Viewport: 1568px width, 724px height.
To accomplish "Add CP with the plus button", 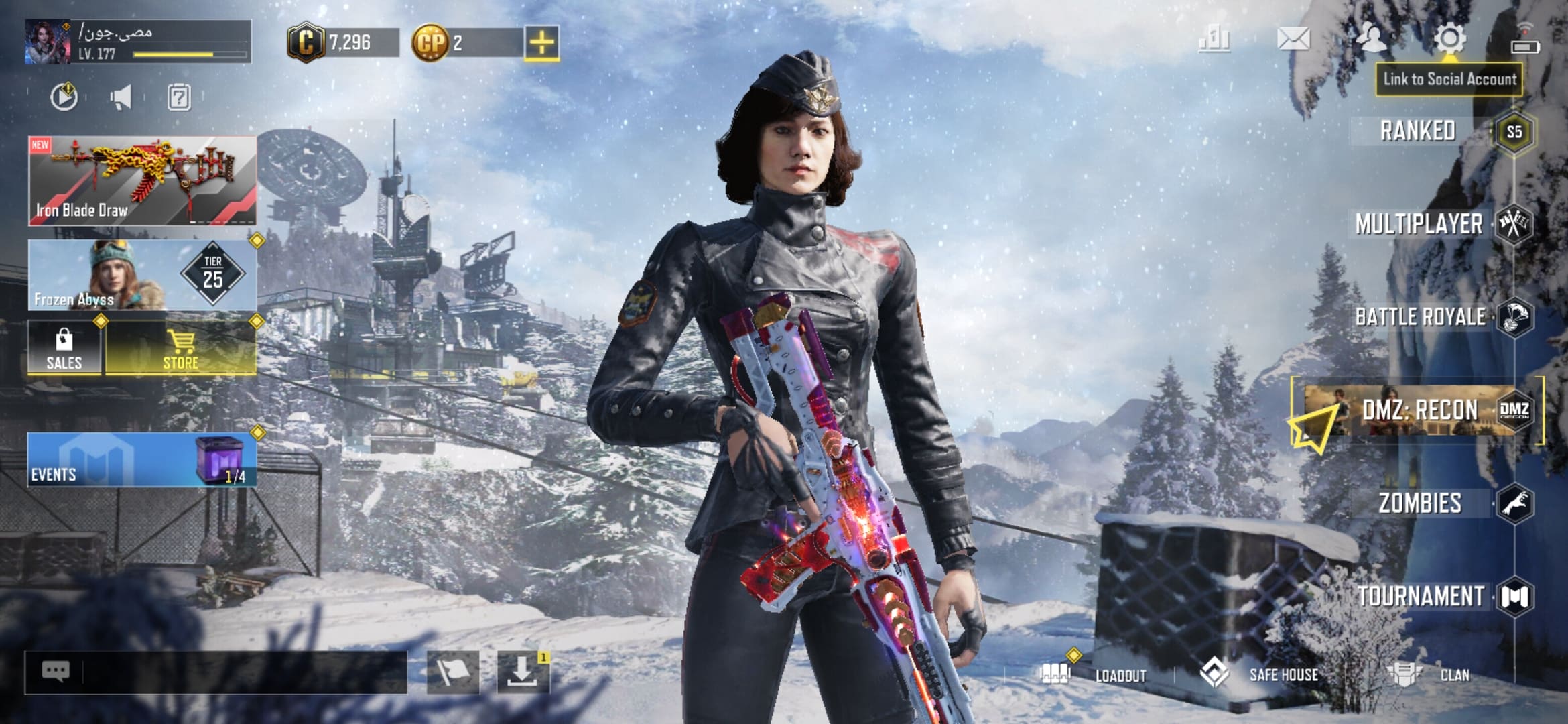I will coord(541,44).
